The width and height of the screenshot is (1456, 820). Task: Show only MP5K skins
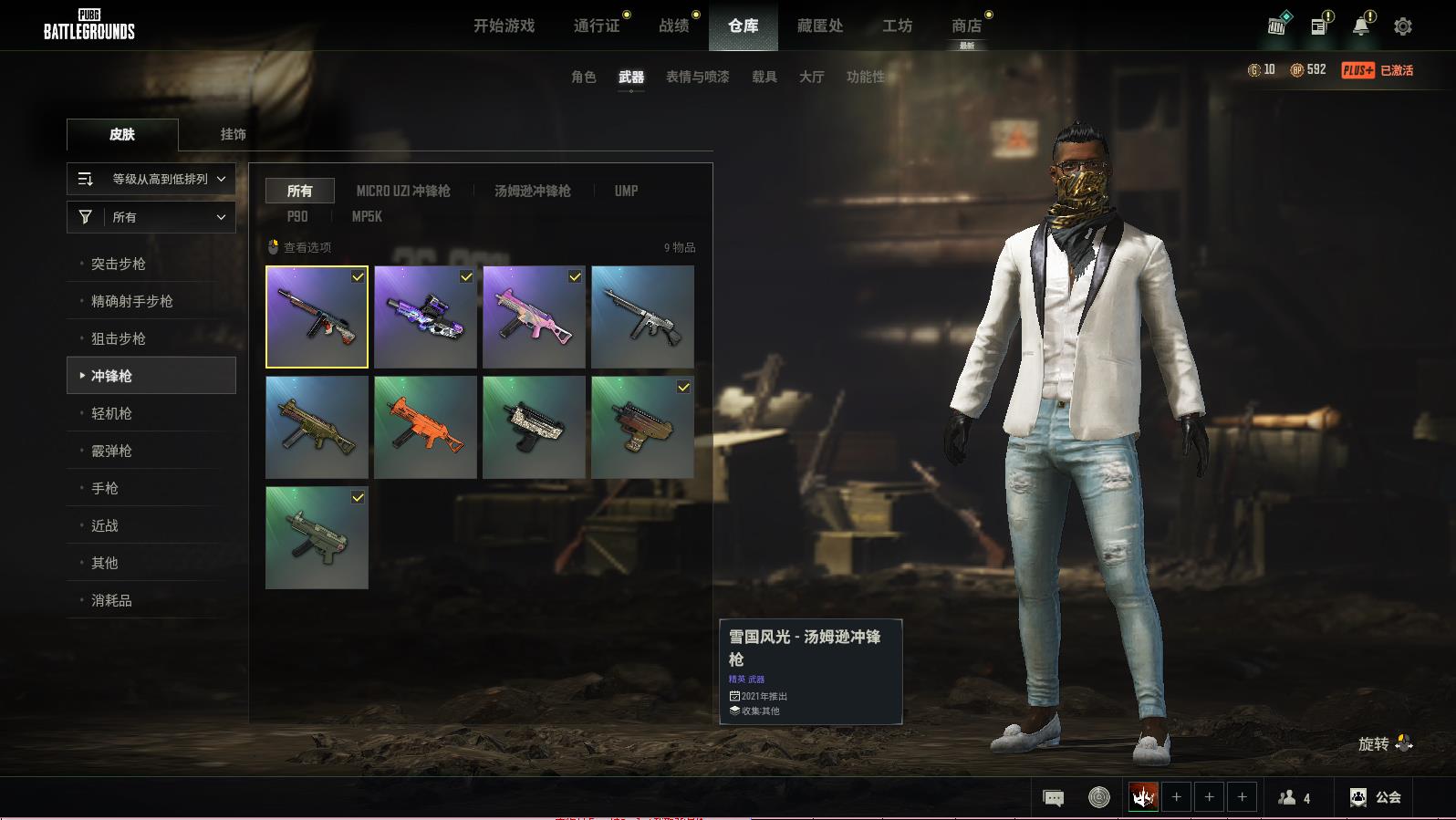(367, 216)
